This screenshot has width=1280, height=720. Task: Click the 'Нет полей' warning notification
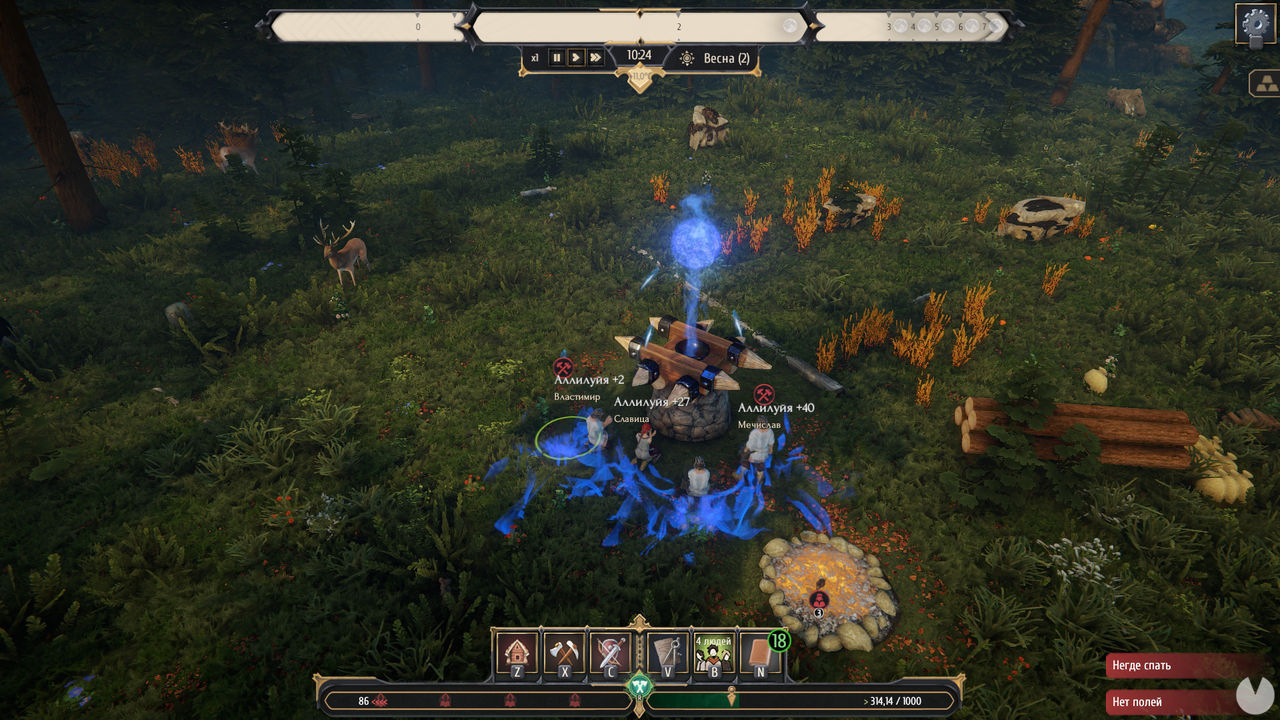1170,702
